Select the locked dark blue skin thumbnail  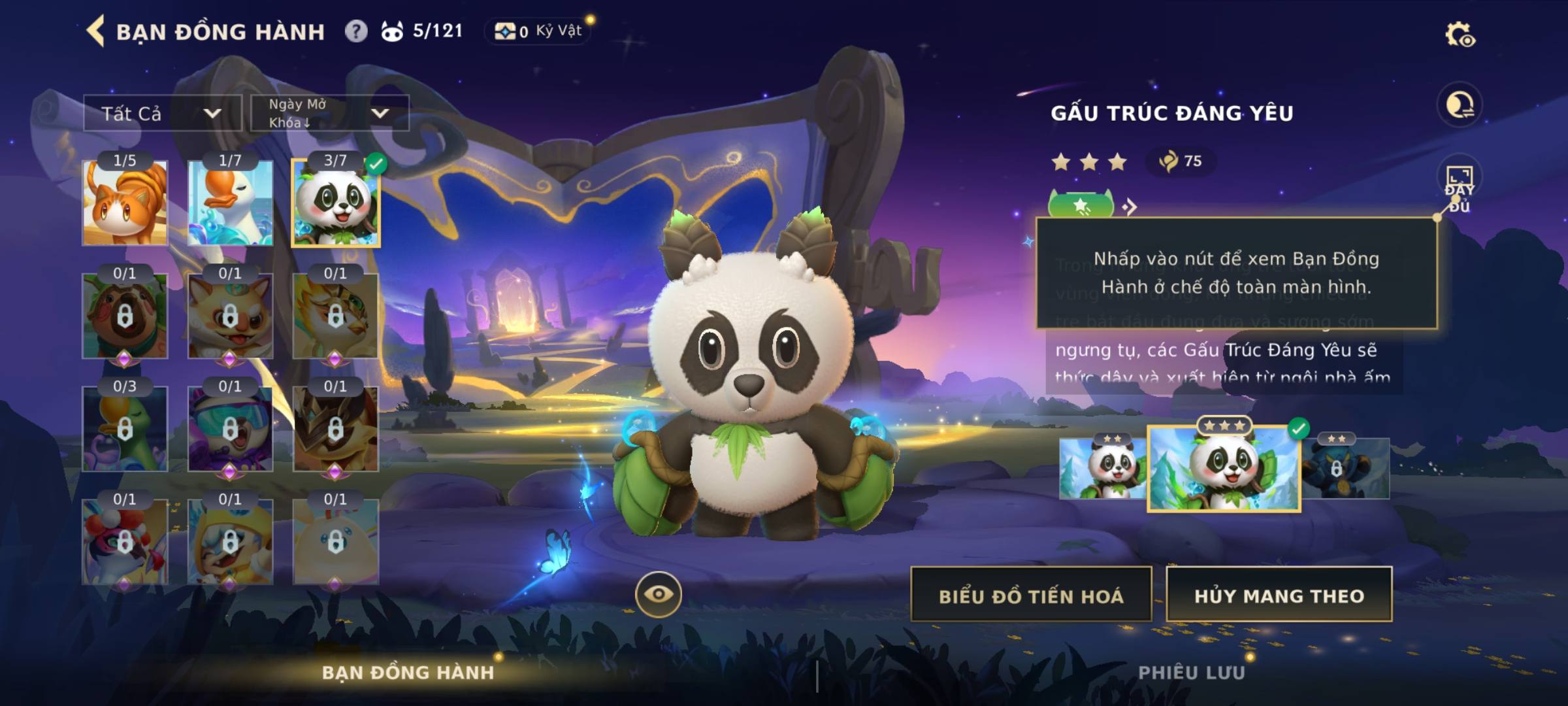pyautogui.click(x=1346, y=469)
